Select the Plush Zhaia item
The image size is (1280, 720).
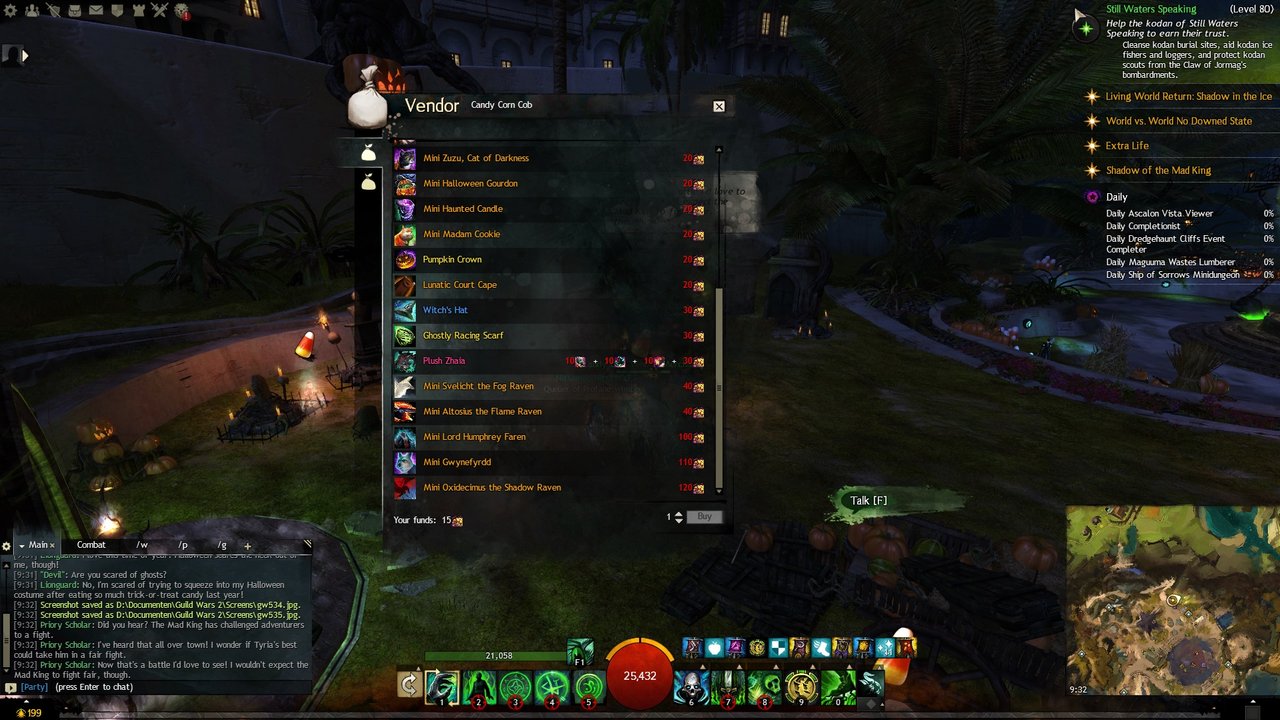click(x=444, y=361)
